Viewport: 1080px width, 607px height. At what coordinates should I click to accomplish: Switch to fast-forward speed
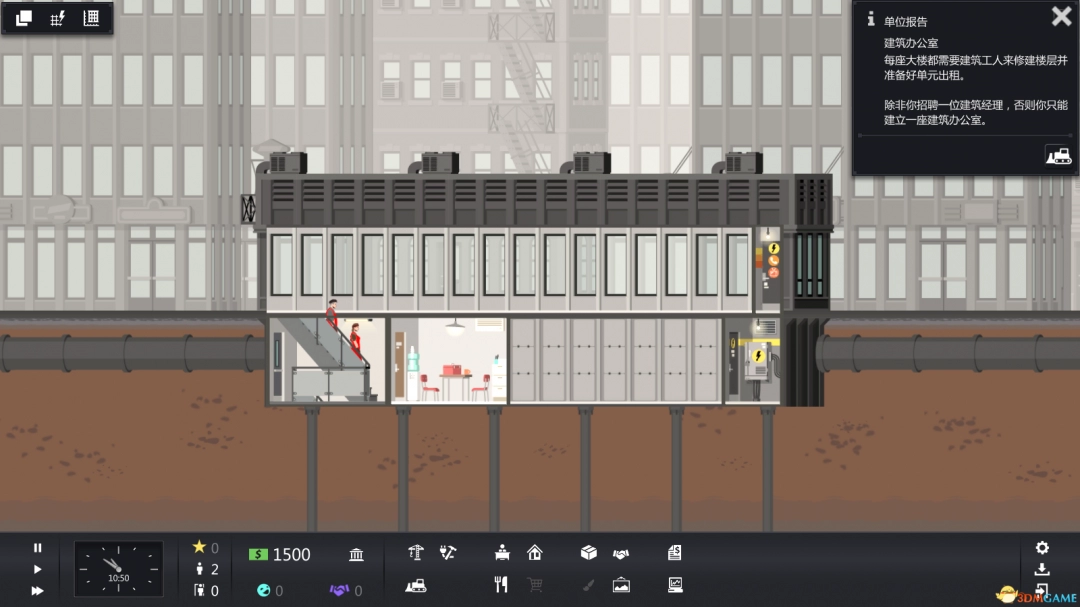pos(38,590)
